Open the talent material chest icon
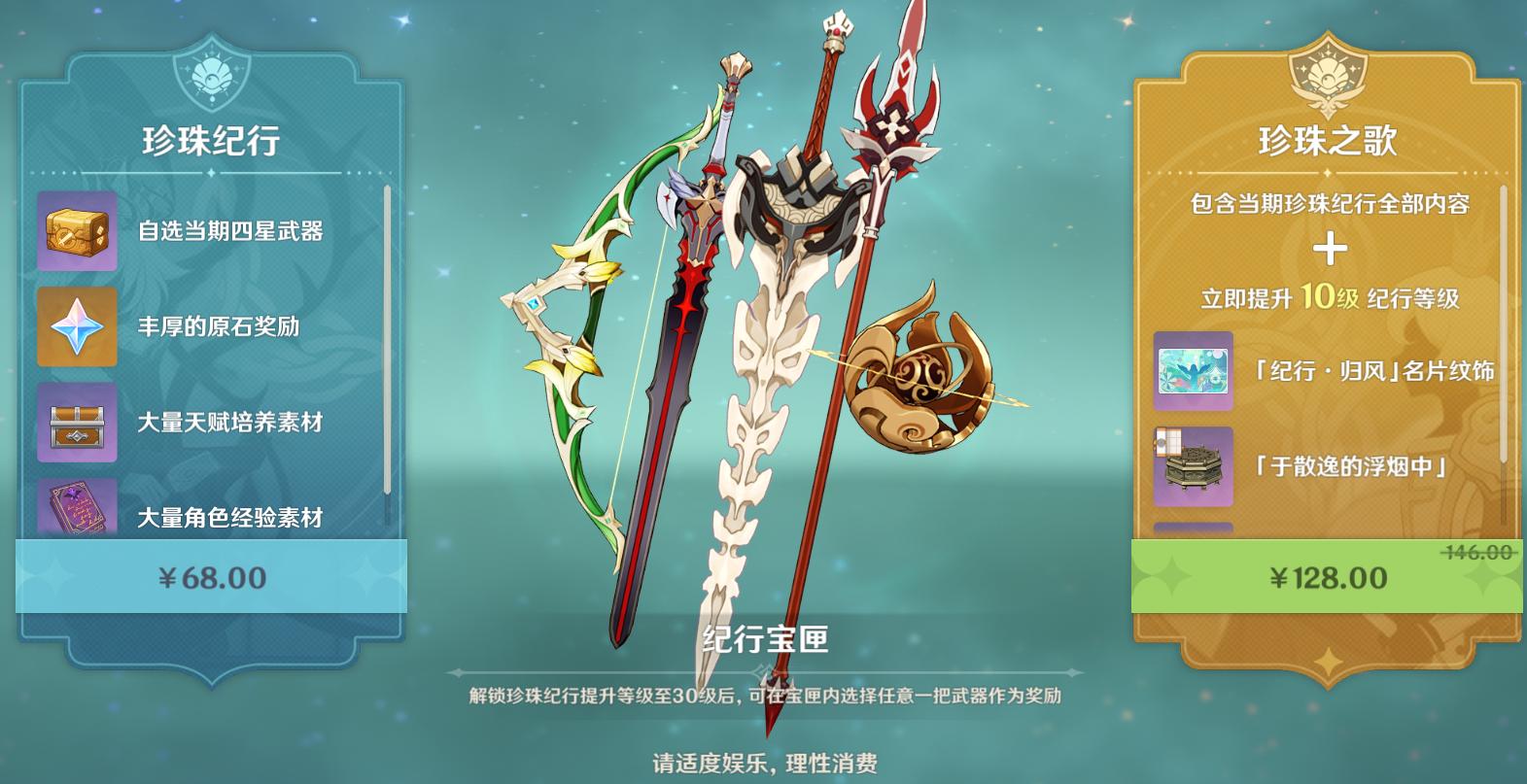 [x=77, y=423]
